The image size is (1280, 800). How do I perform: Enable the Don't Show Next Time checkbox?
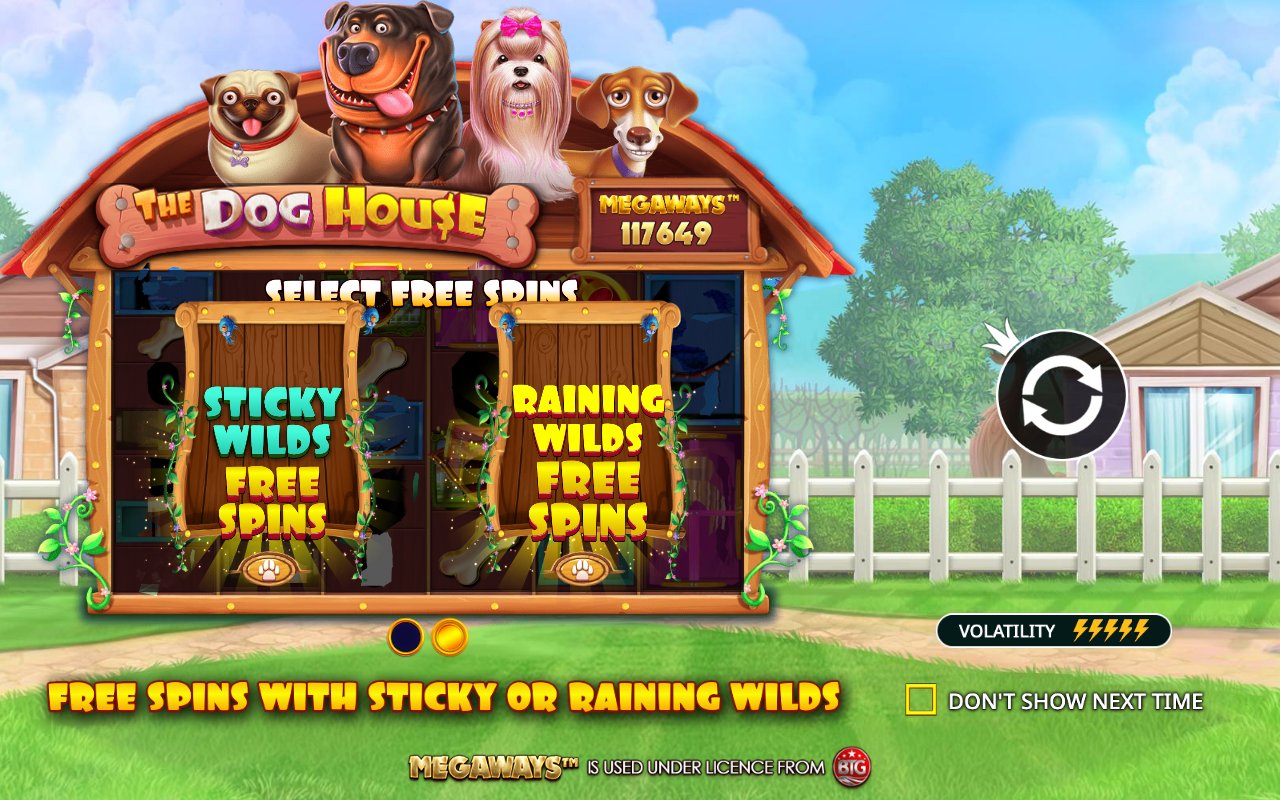[922, 700]
